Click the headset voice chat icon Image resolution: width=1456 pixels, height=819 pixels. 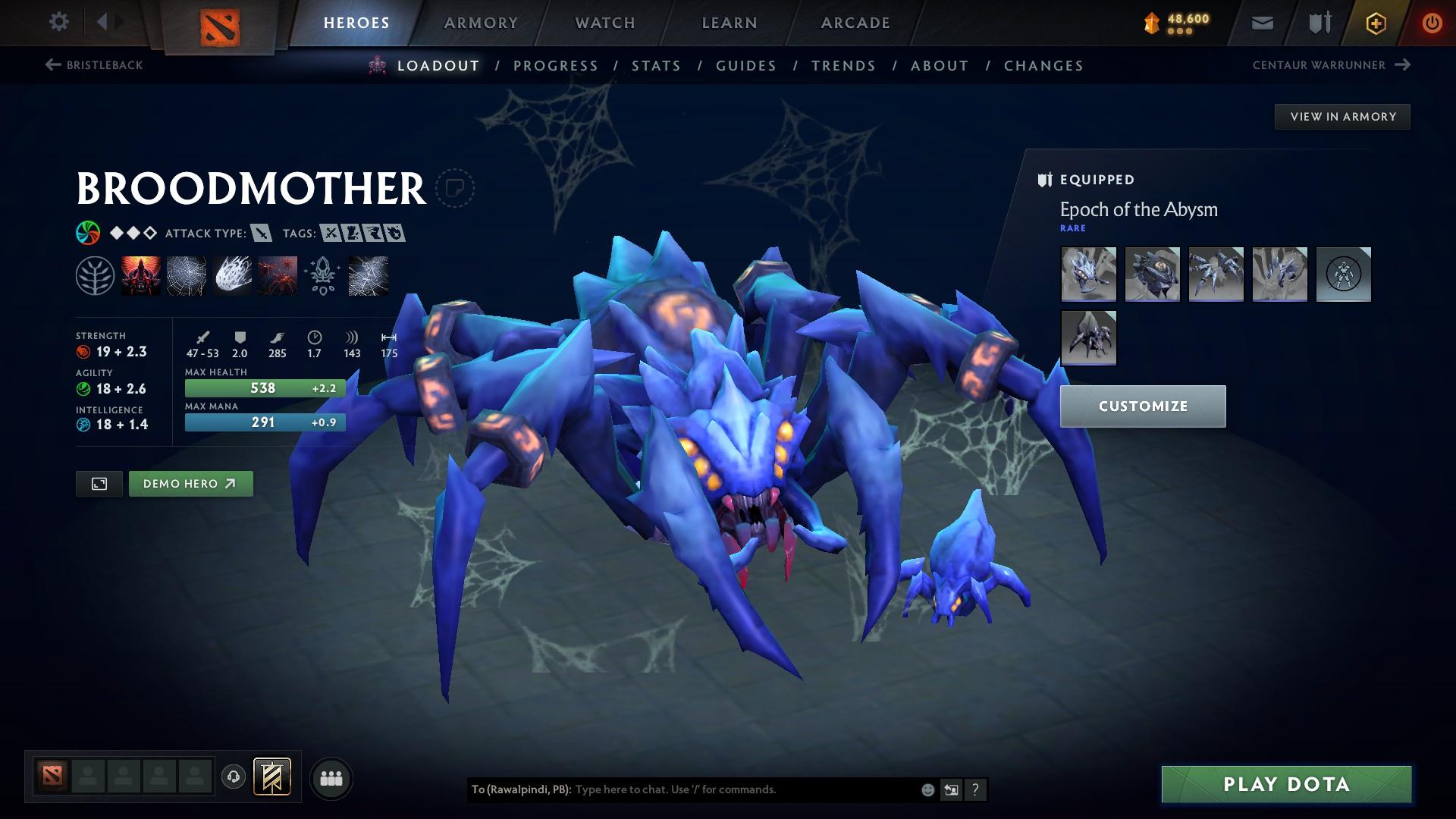coord(233,777)
